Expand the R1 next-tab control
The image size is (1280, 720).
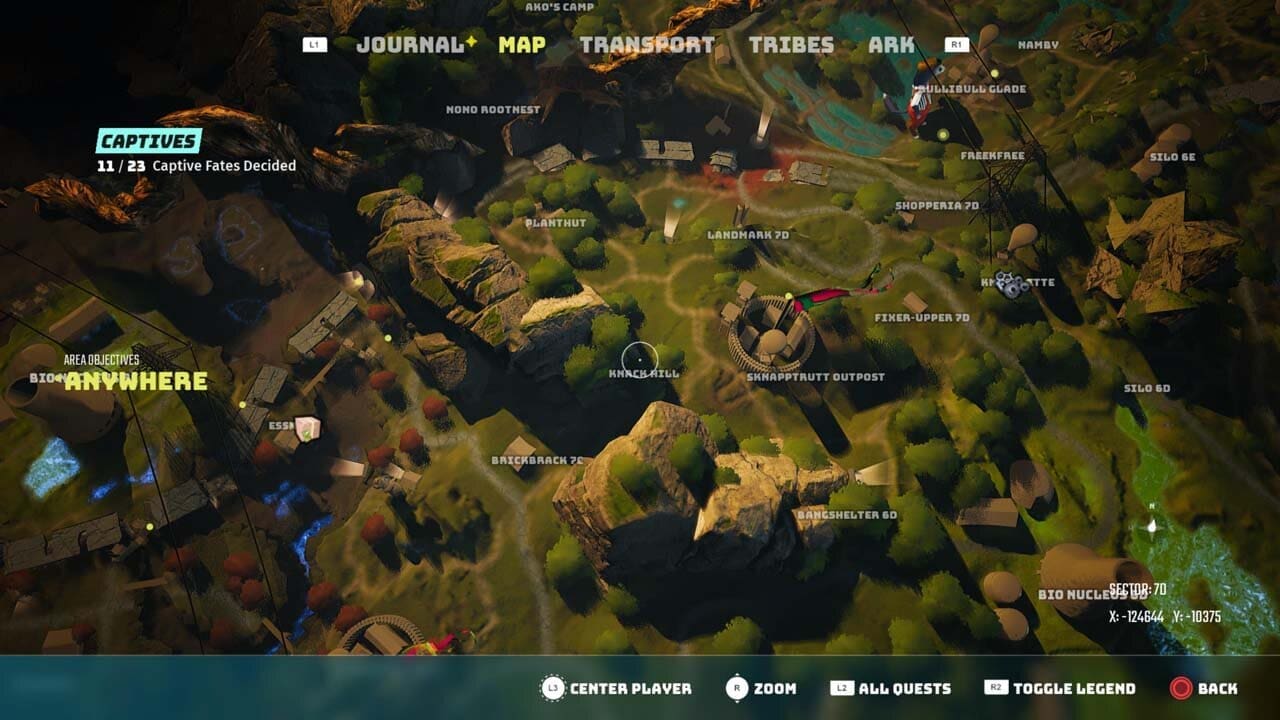(958, 44)
